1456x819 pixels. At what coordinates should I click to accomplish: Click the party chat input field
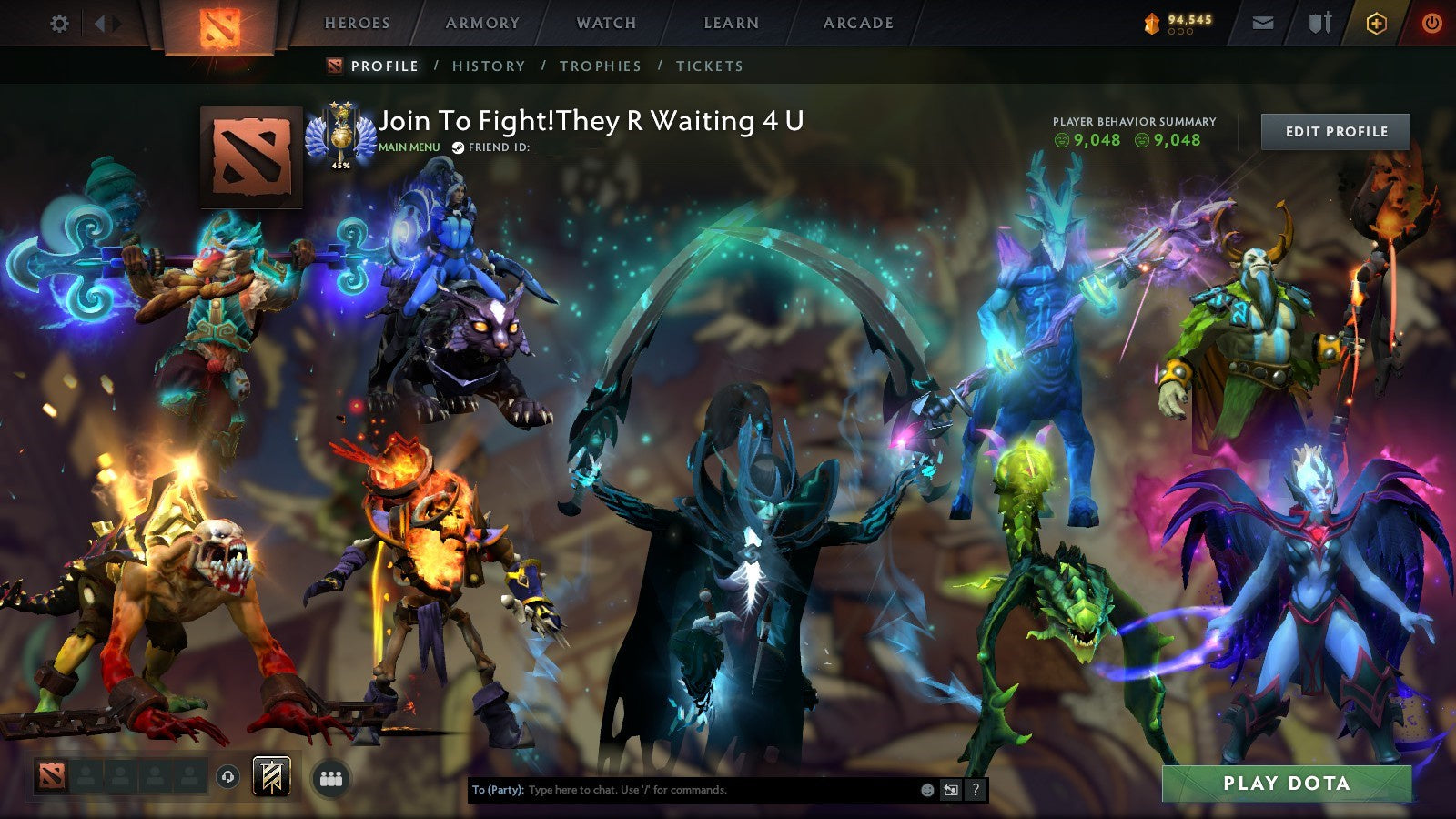682,790
